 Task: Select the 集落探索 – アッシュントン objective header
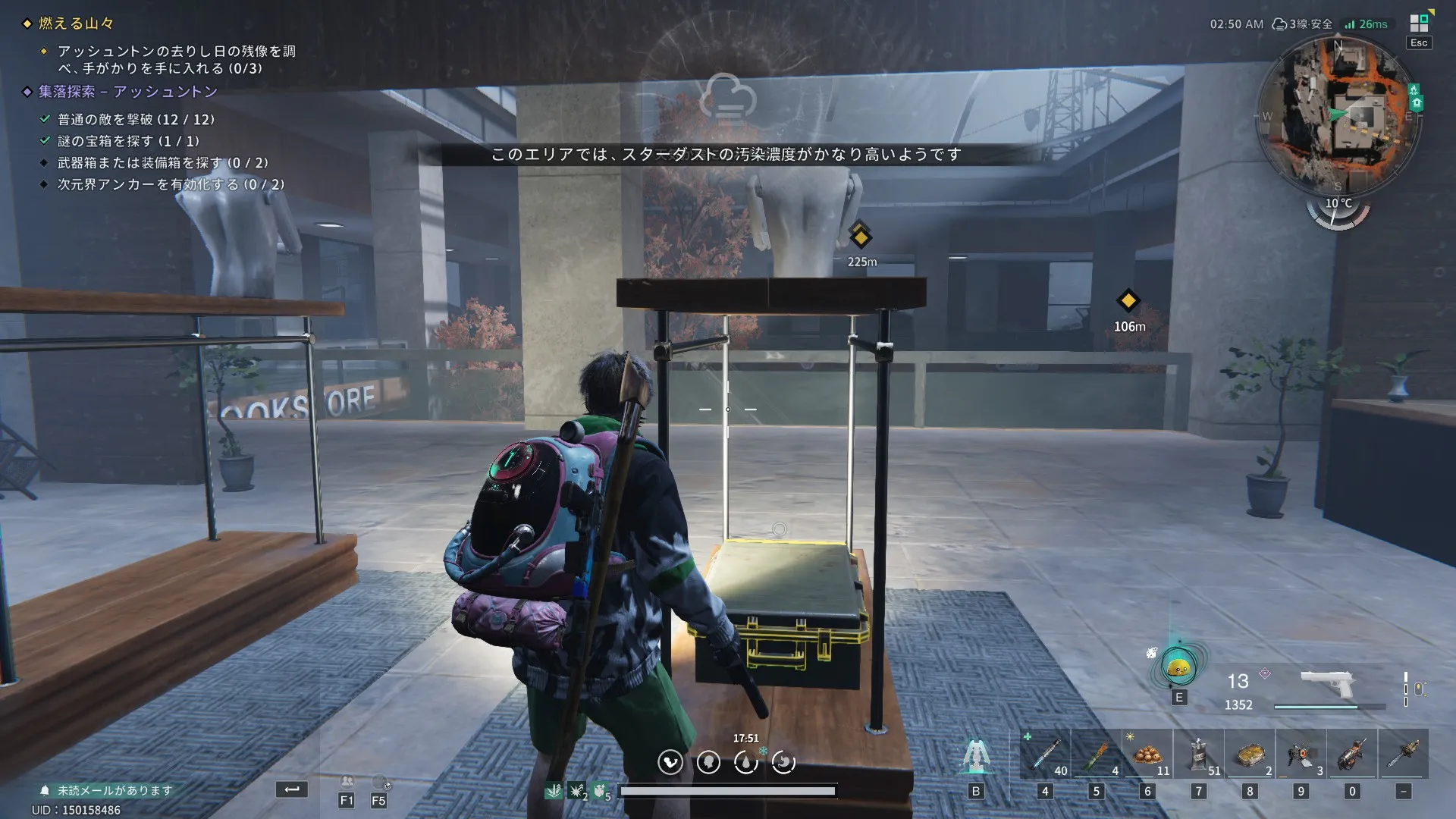tap(127, 92)
